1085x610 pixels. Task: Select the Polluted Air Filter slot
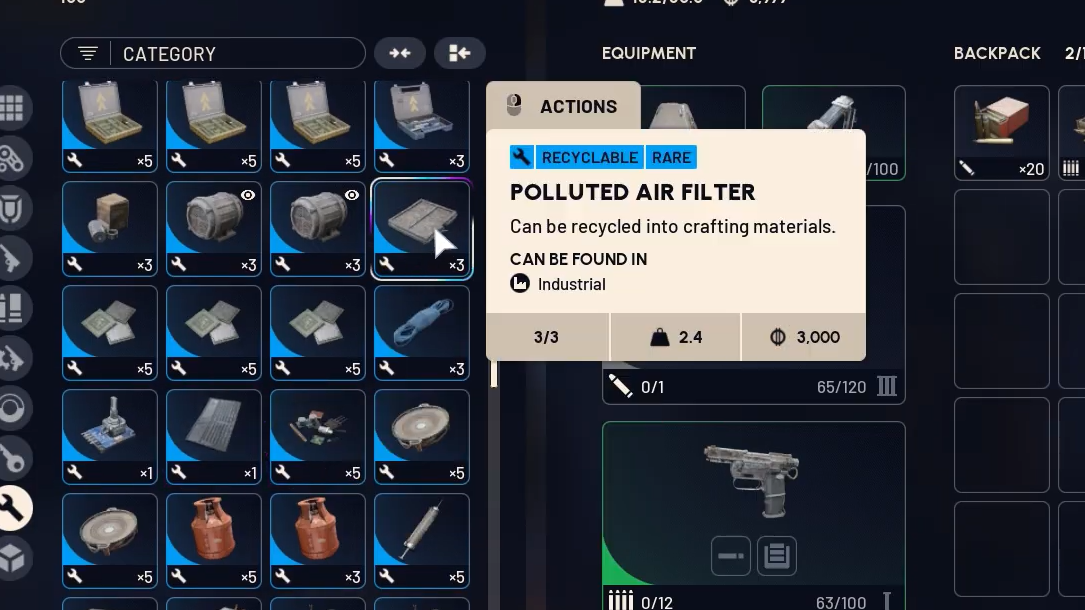(x=421, y=229)
